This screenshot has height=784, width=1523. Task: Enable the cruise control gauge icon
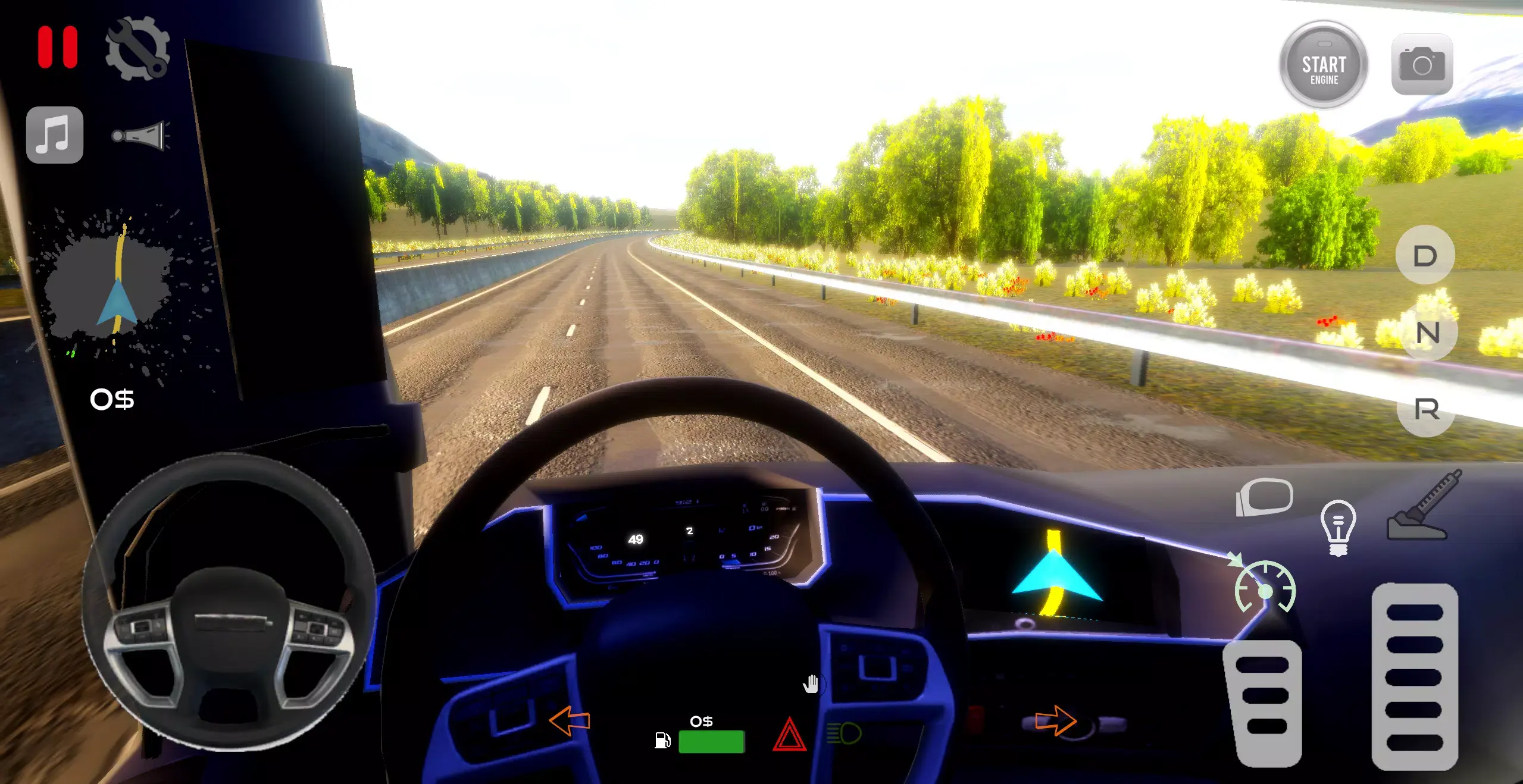[1265, 588]
